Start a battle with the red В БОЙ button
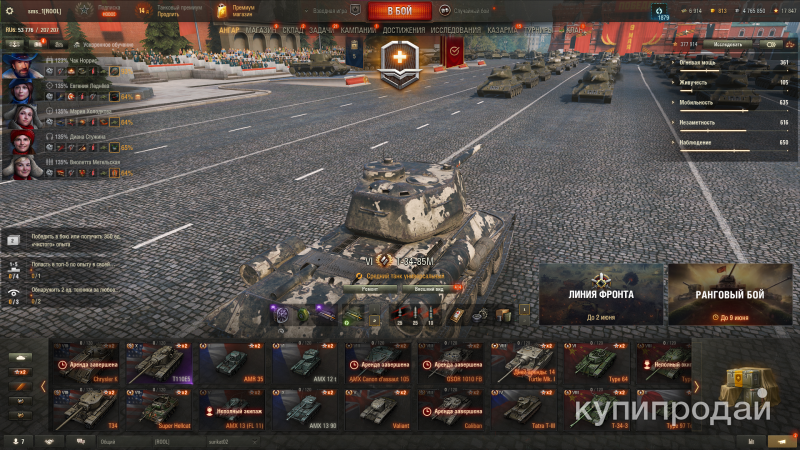800x450 pixels. click(x=400, y=11)
